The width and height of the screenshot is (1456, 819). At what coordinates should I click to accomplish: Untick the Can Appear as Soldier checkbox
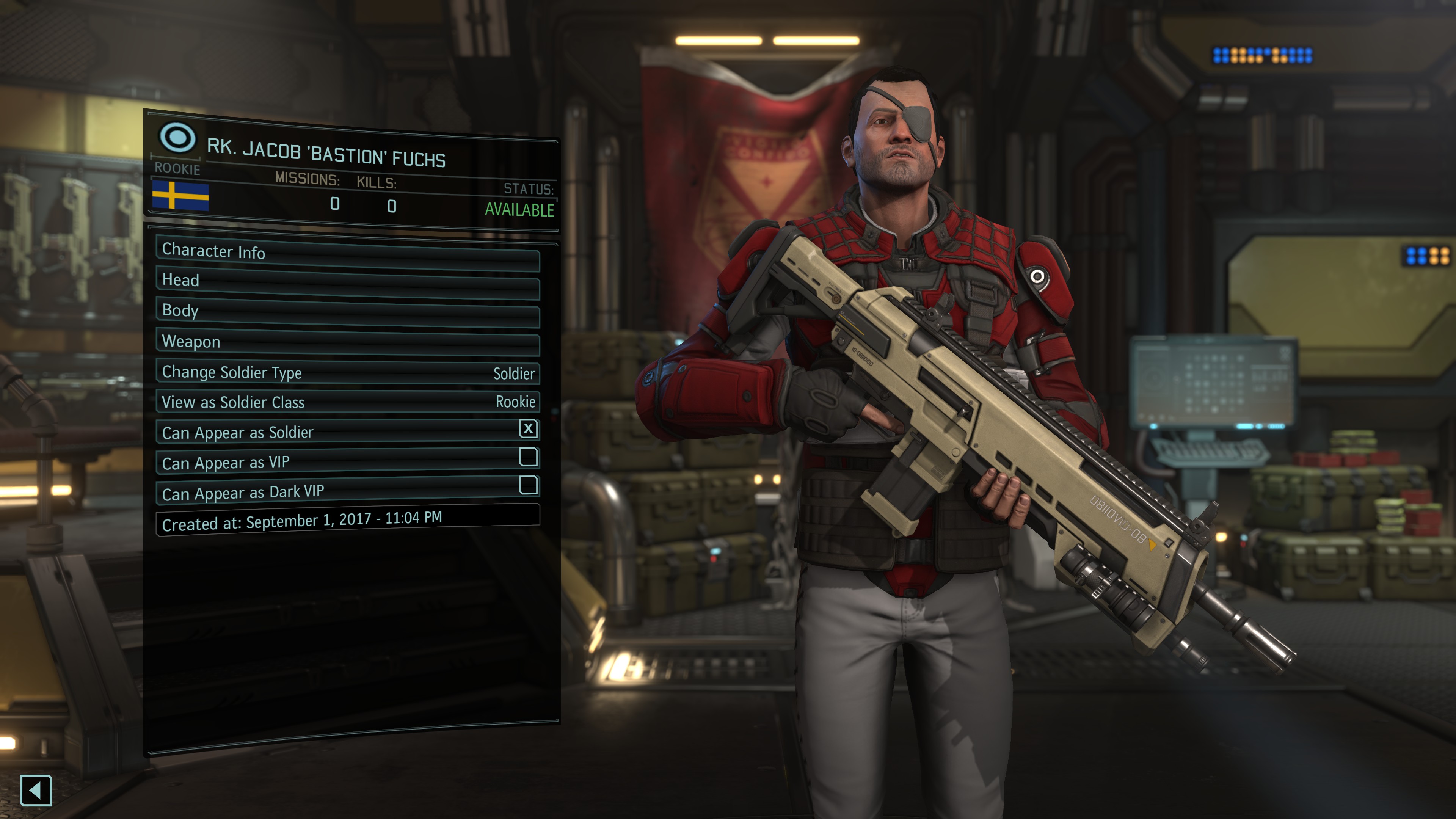(x=528, y=429)
